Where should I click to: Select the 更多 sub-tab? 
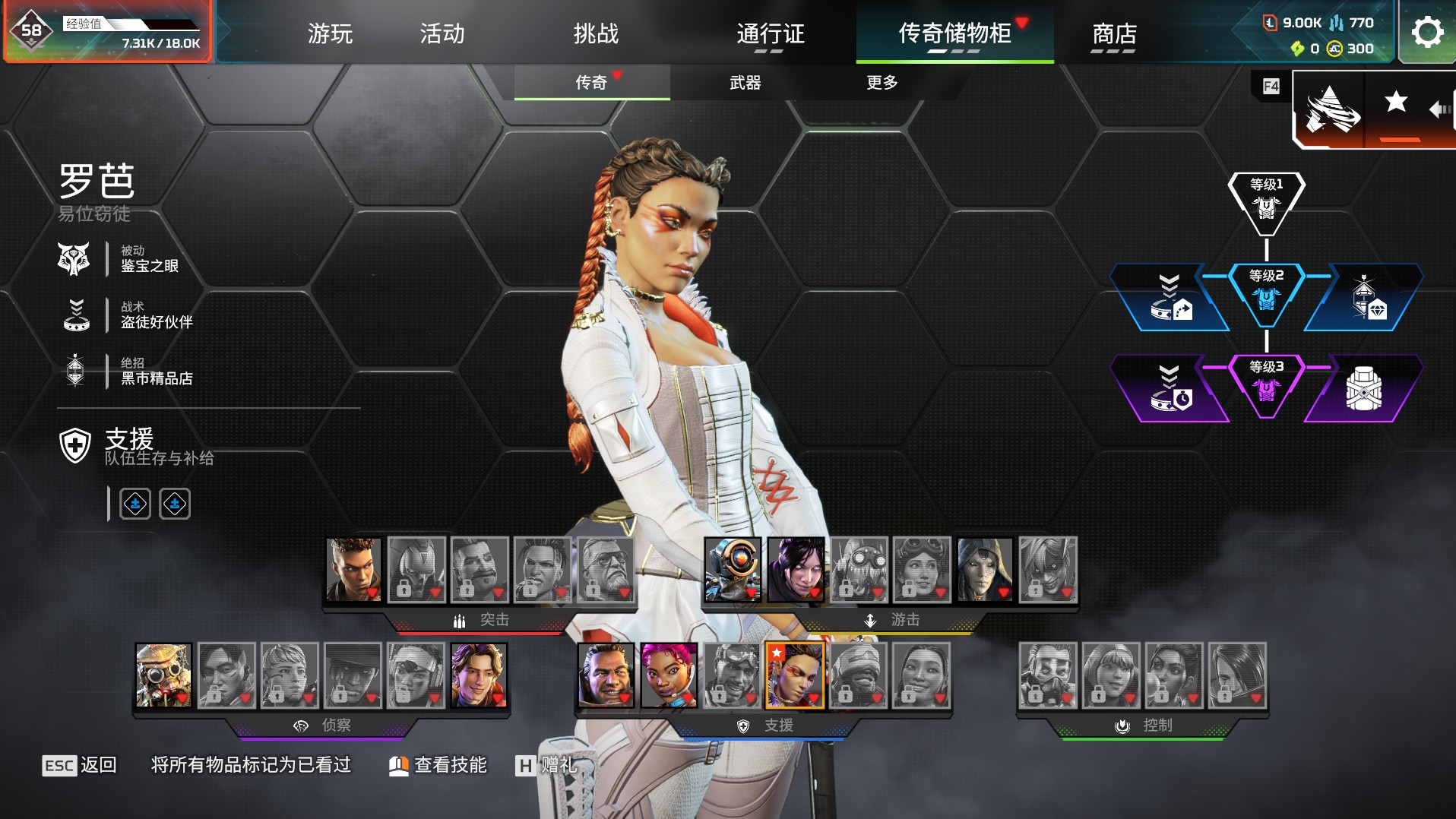pyautogui.click(x=882, y=82)
